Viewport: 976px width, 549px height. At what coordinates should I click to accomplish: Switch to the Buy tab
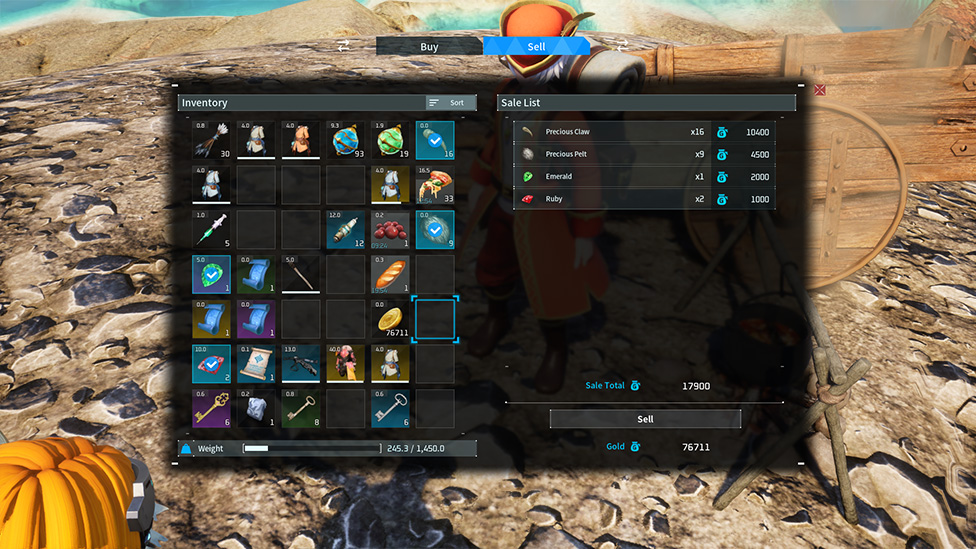pos(429,46)
